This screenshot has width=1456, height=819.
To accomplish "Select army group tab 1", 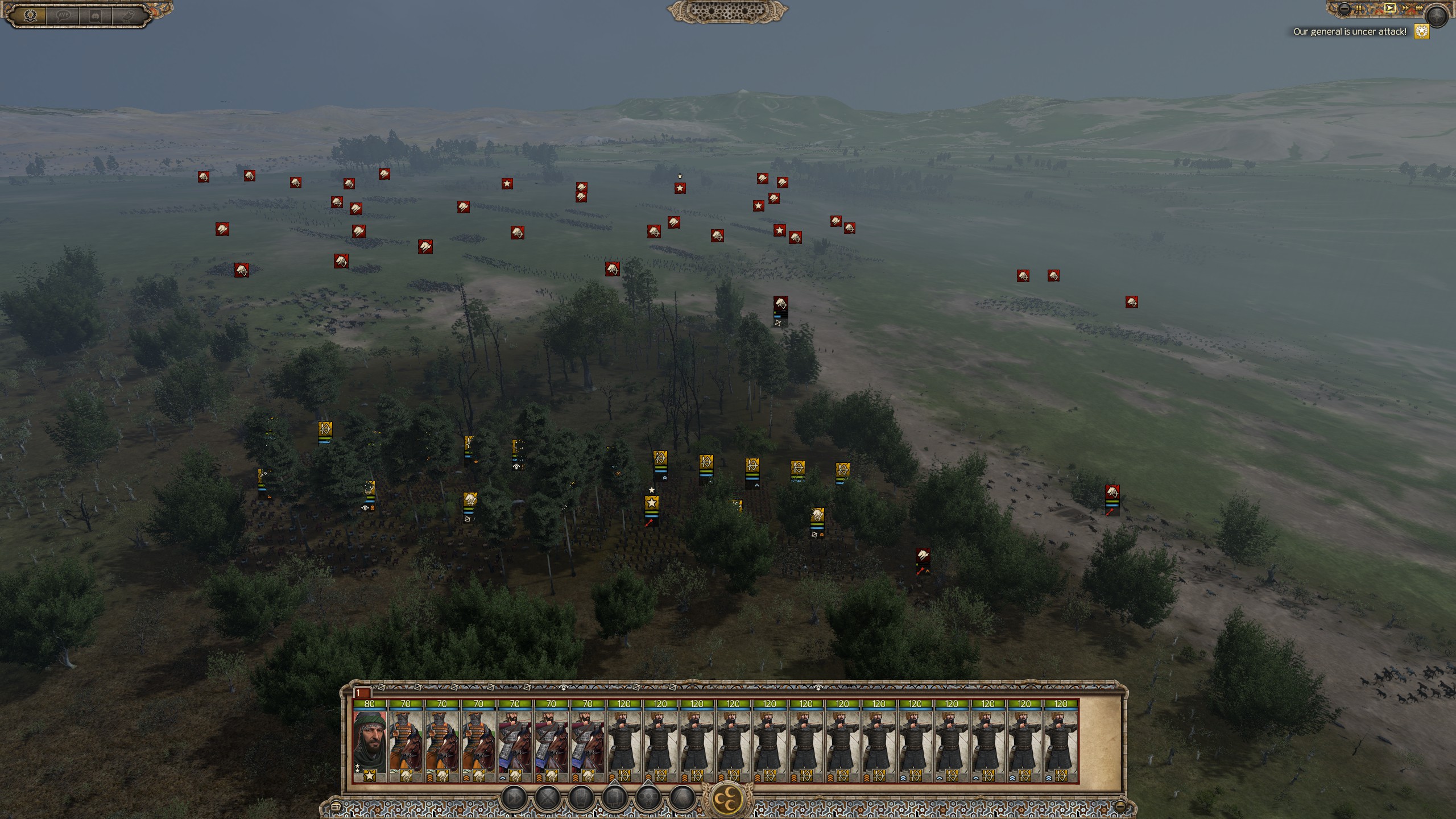I will pos(362,693).
